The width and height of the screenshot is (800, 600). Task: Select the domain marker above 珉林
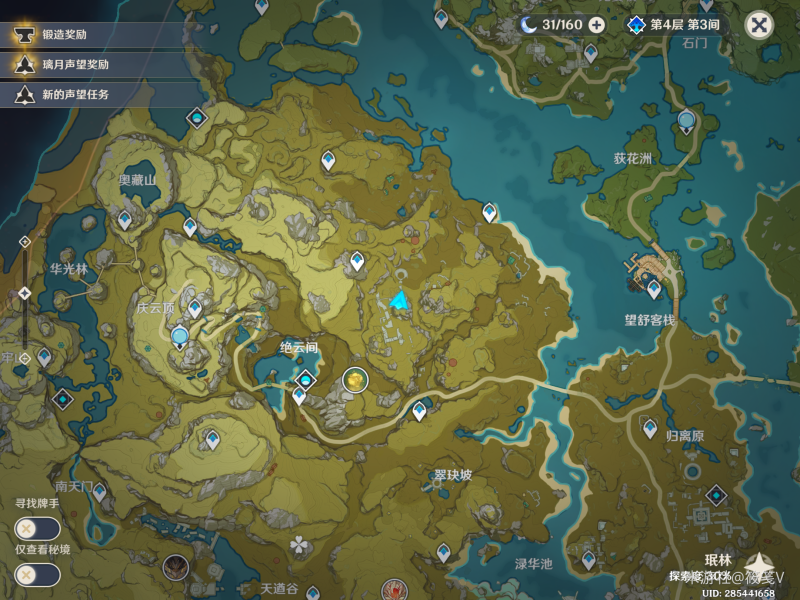717,495
